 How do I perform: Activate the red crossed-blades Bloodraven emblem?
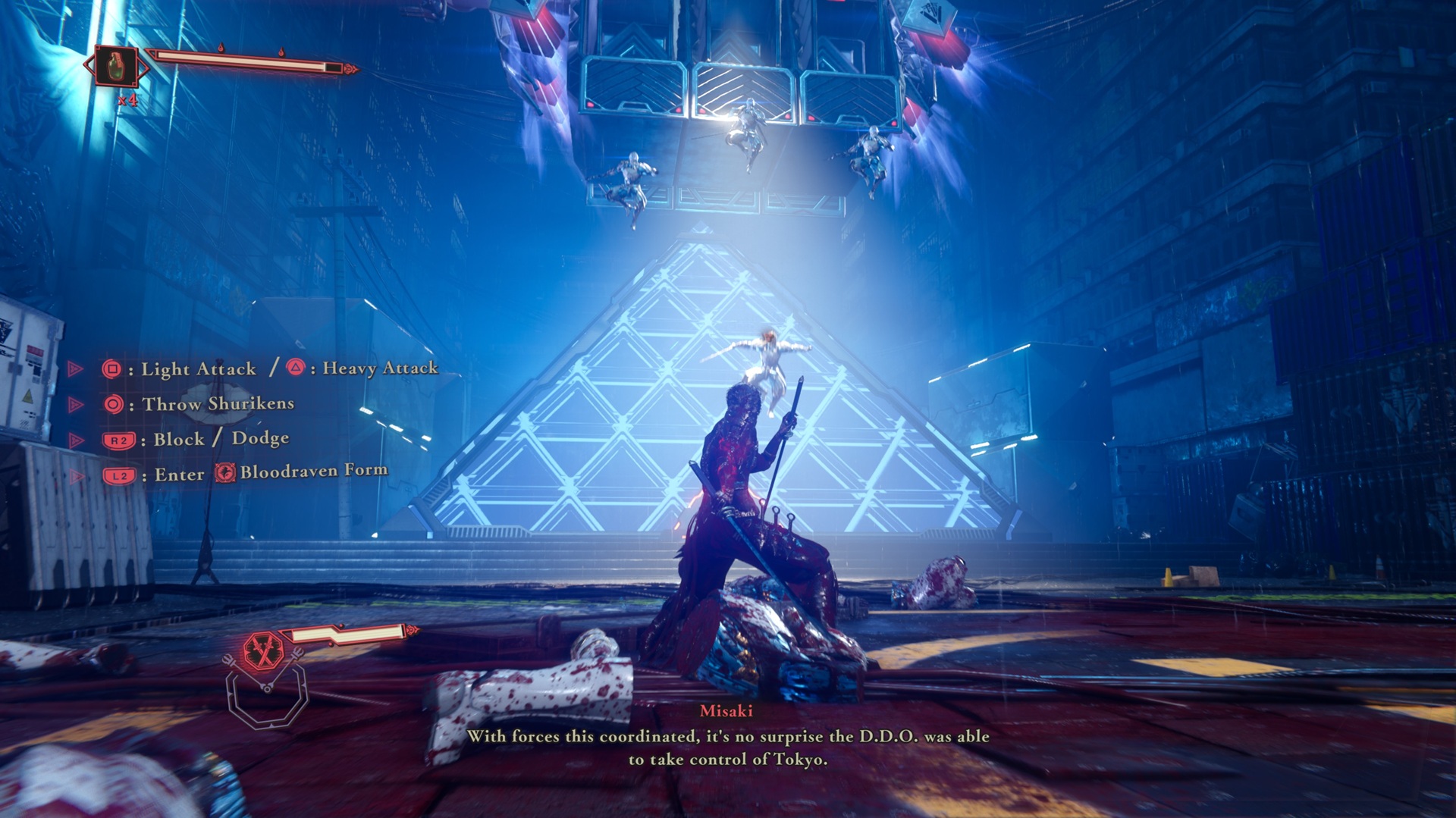click(x=263, y=650)
